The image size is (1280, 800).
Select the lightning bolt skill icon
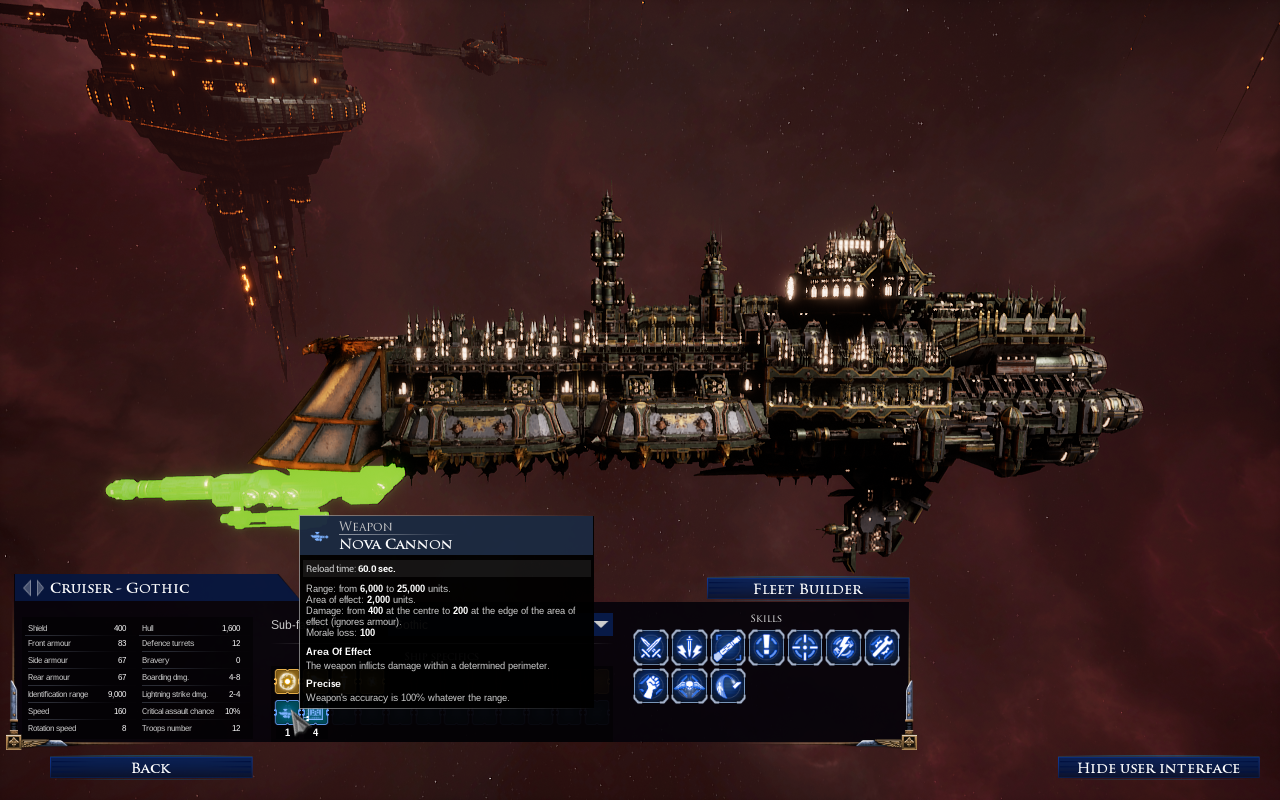(x=843, y=648)
